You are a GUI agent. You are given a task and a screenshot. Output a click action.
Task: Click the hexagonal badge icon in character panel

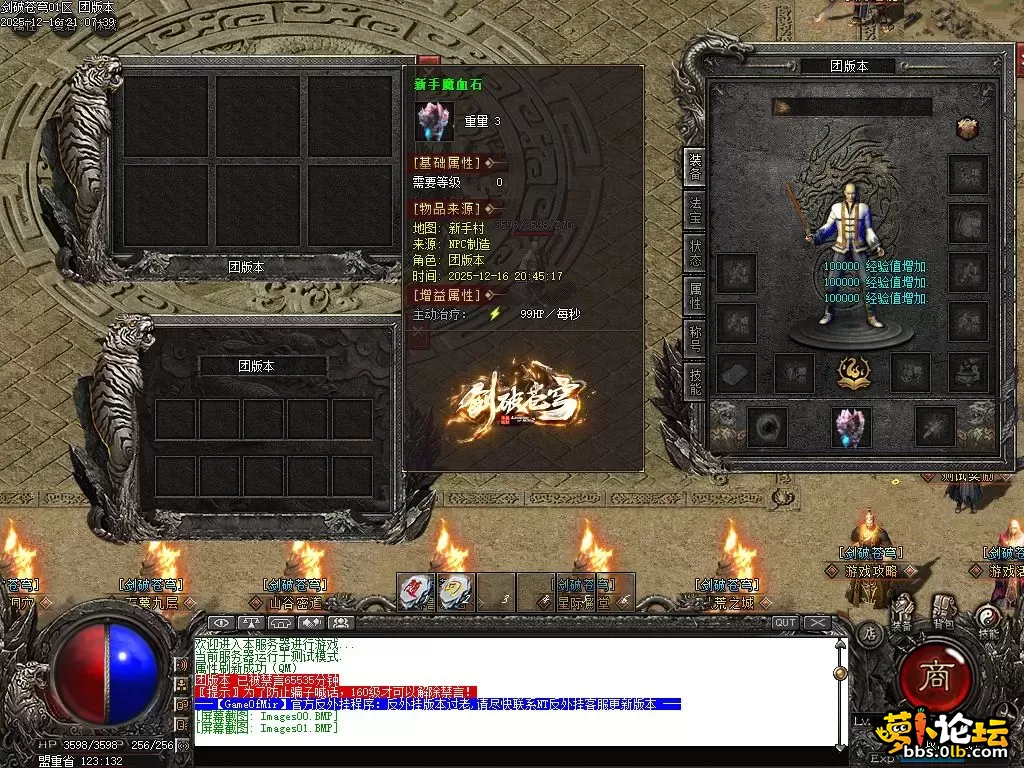[966, 128]
